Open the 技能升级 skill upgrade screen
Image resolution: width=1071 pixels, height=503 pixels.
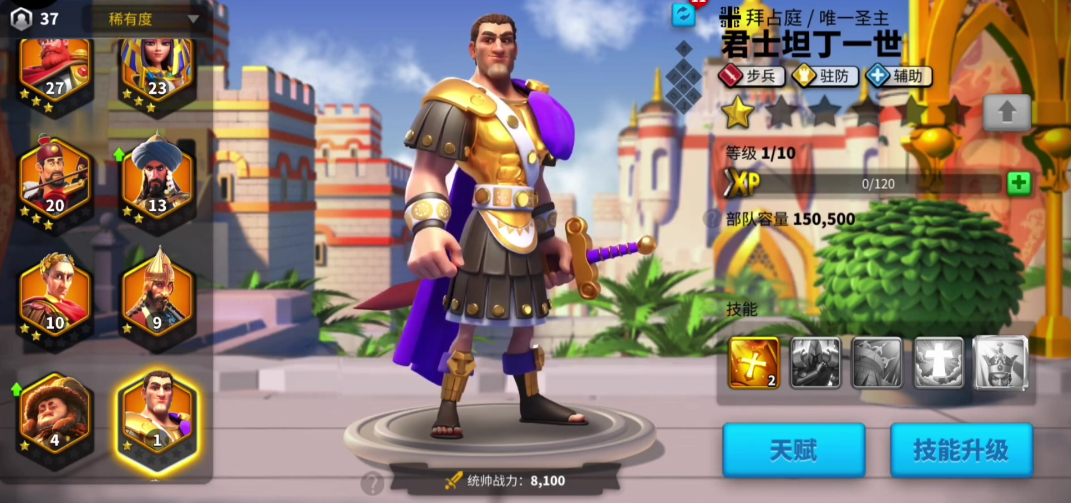tap(960, 450)
